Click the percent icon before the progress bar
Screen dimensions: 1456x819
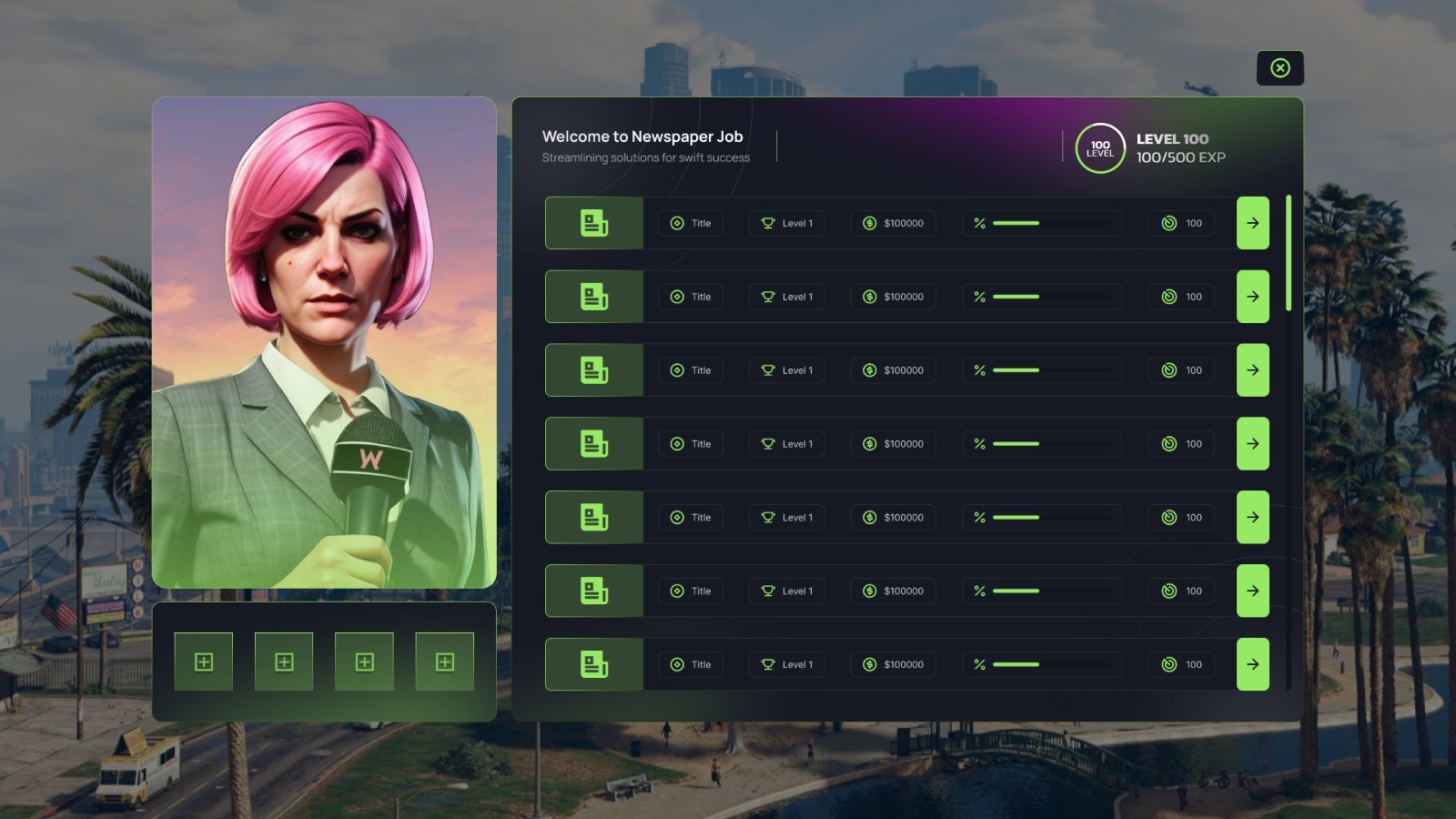click(979, 223)
